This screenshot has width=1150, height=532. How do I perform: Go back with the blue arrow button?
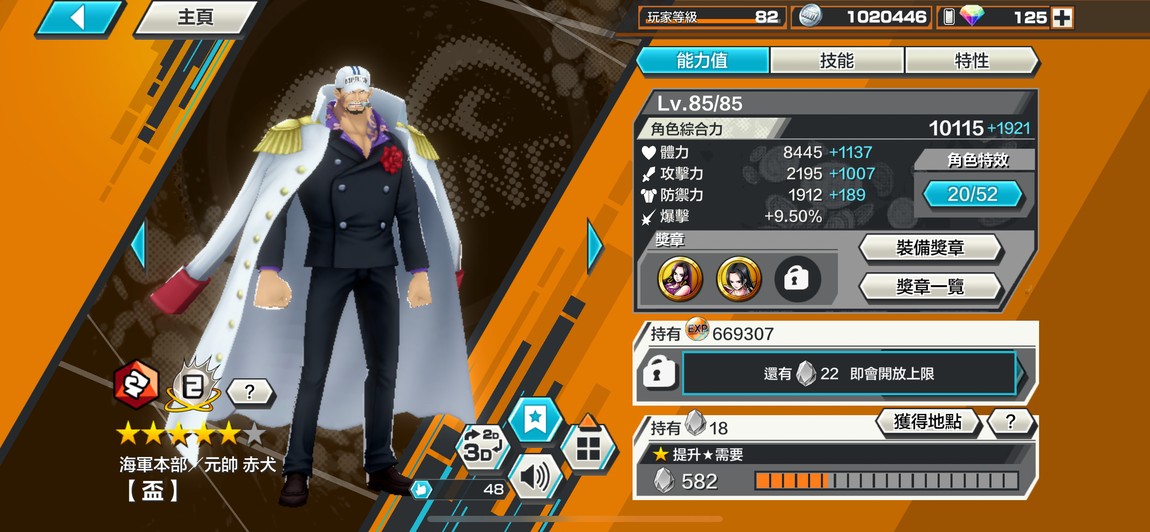(79, 17)
